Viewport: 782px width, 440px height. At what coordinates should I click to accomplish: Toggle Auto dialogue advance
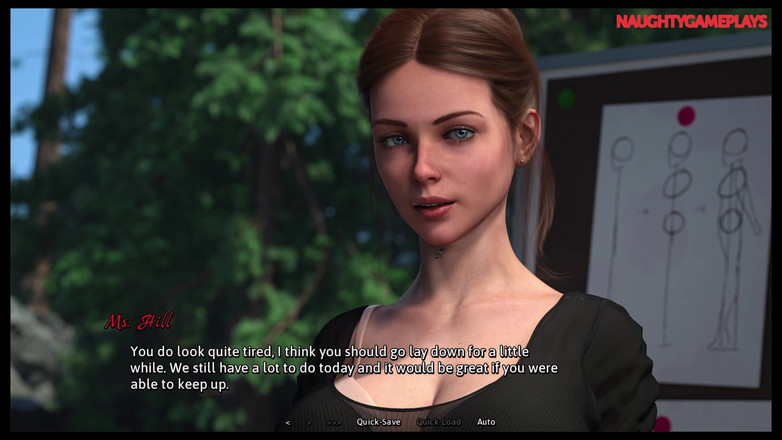point(486,422)
